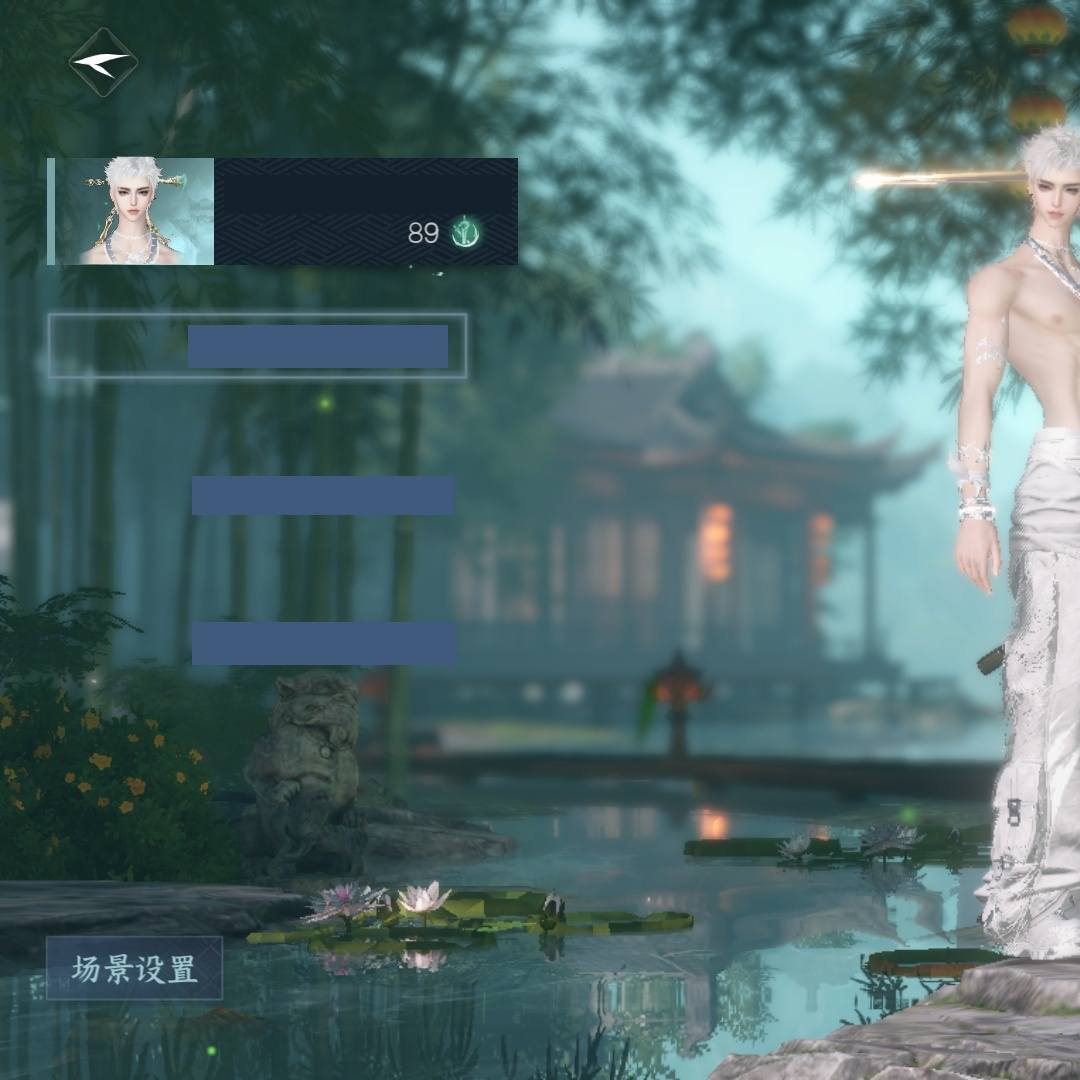Click the back arrow diamond button
1080x1080 pixels.
tap(103, 62)
